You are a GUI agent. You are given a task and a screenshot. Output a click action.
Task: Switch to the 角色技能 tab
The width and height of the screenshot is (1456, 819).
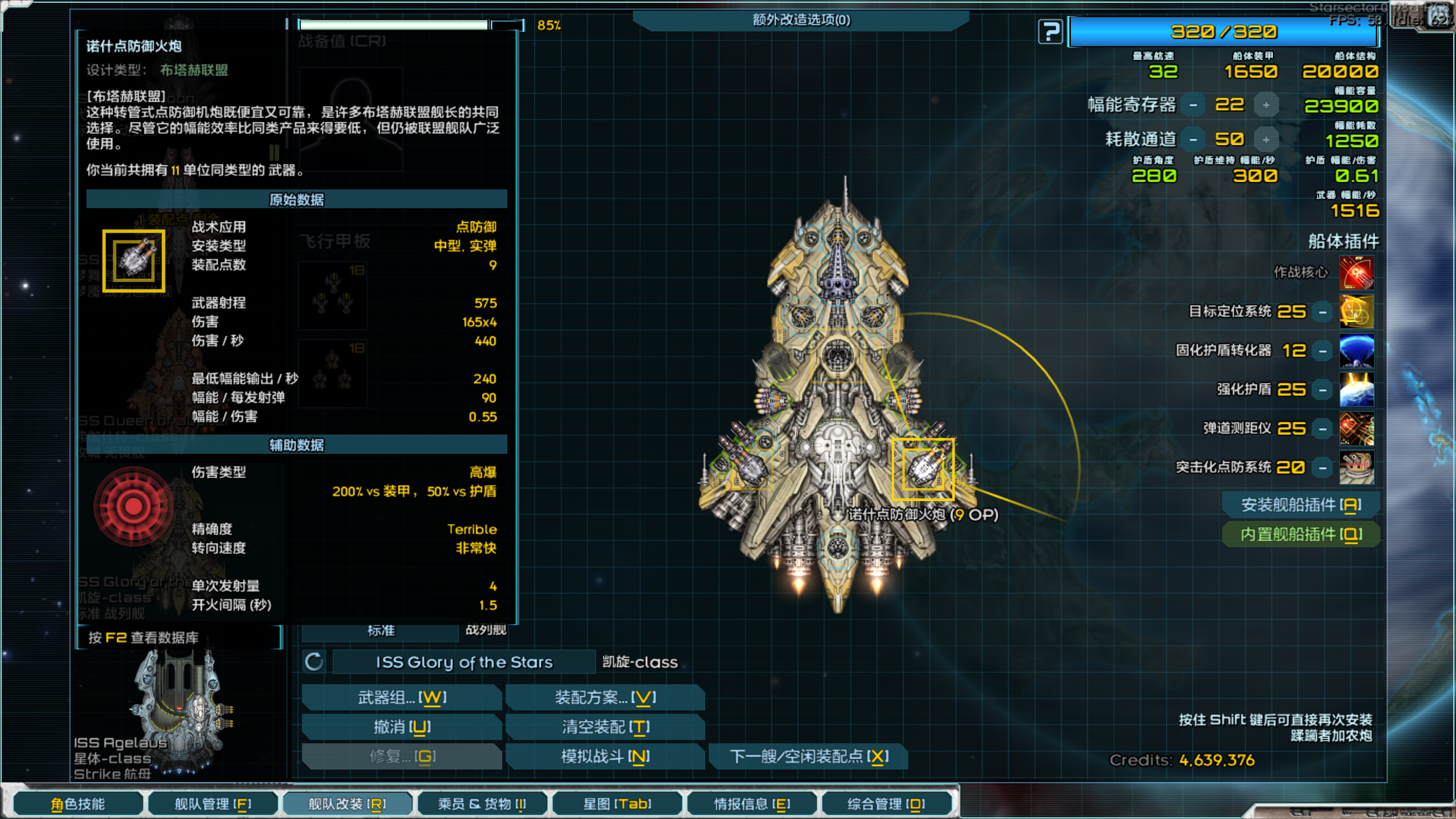78,804
